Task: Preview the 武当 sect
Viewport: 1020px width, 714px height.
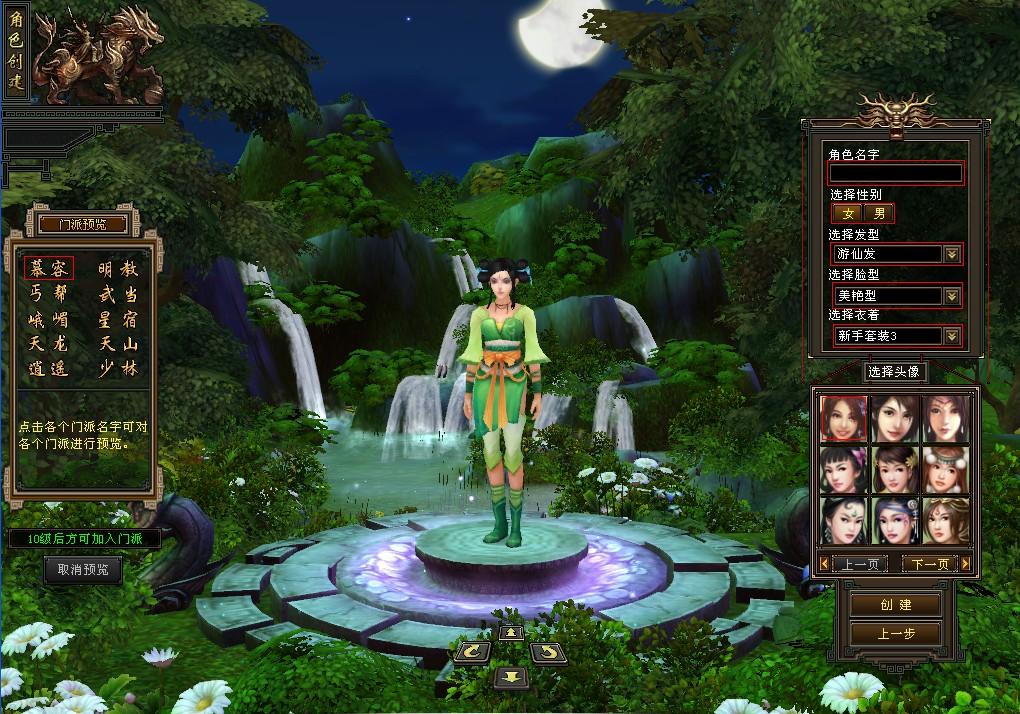Action: coord(118,294)
